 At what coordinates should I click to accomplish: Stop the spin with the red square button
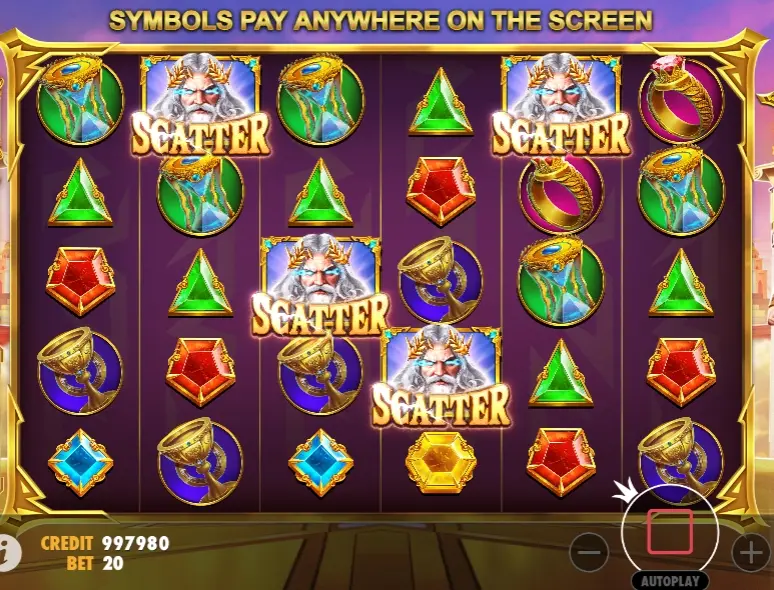[669, 531]
